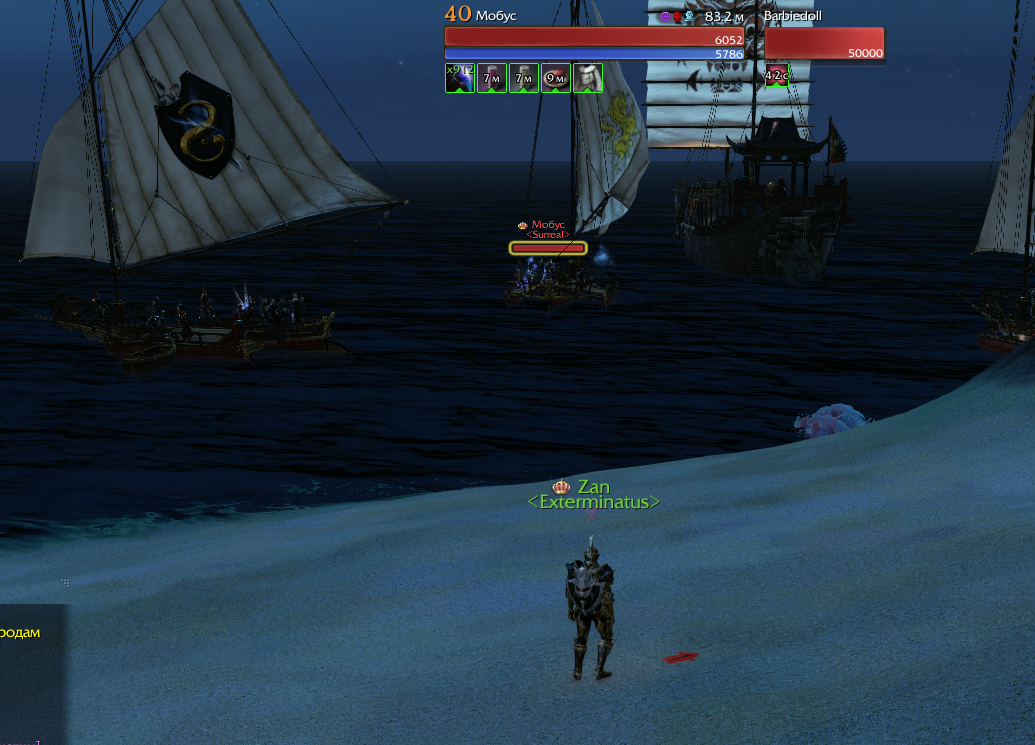Click Barbiedoll's debuff icon with 42с timer

tap(777, 78)
